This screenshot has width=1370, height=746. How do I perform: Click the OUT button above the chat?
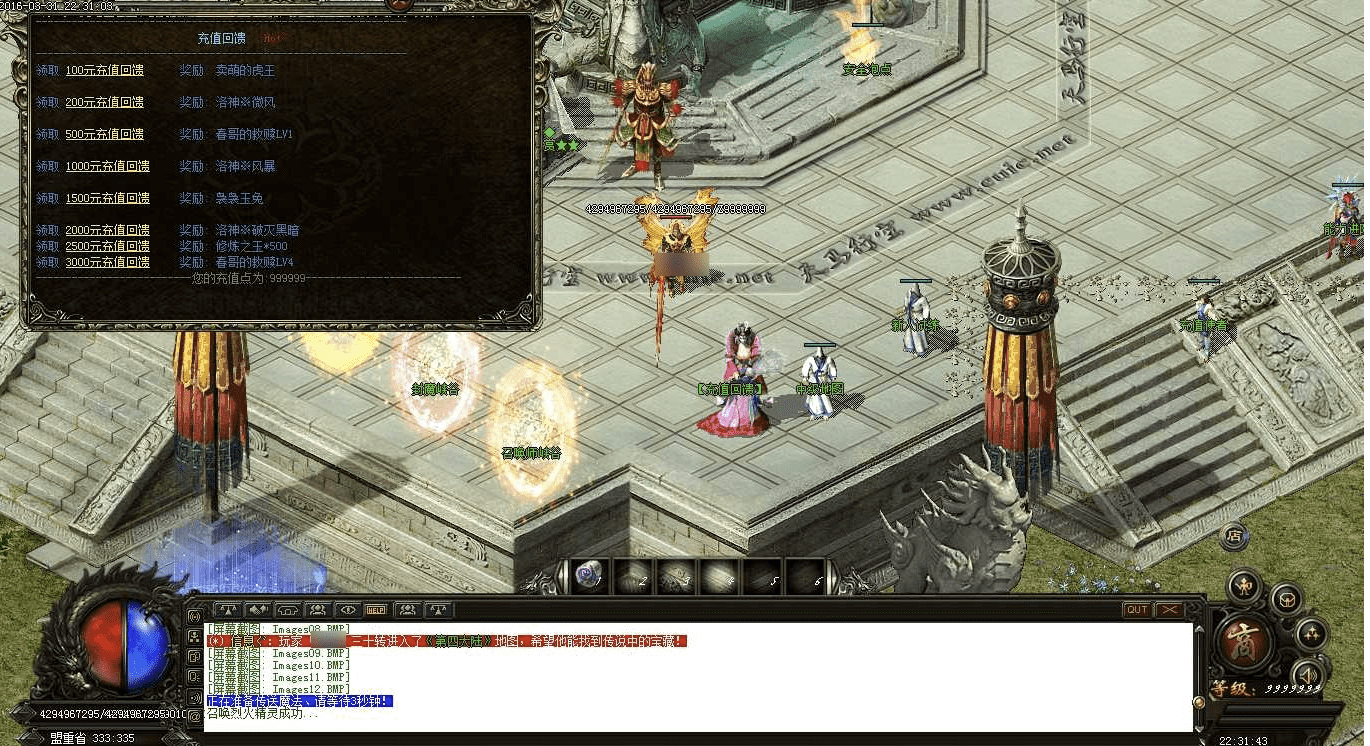(x=1137, y=610)
